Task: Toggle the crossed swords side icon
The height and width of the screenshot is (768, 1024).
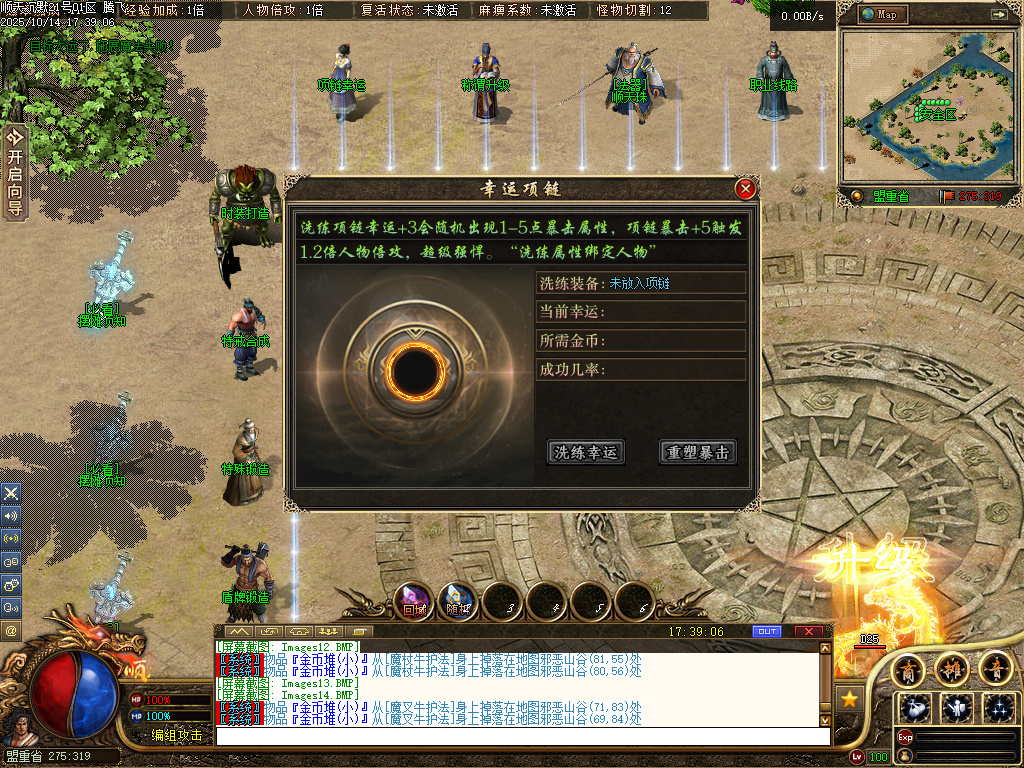Action: 11,493
